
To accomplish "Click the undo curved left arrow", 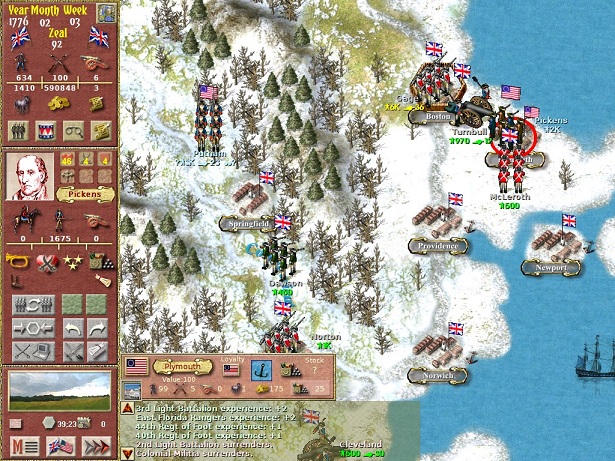I will click(x=73, y=328).
